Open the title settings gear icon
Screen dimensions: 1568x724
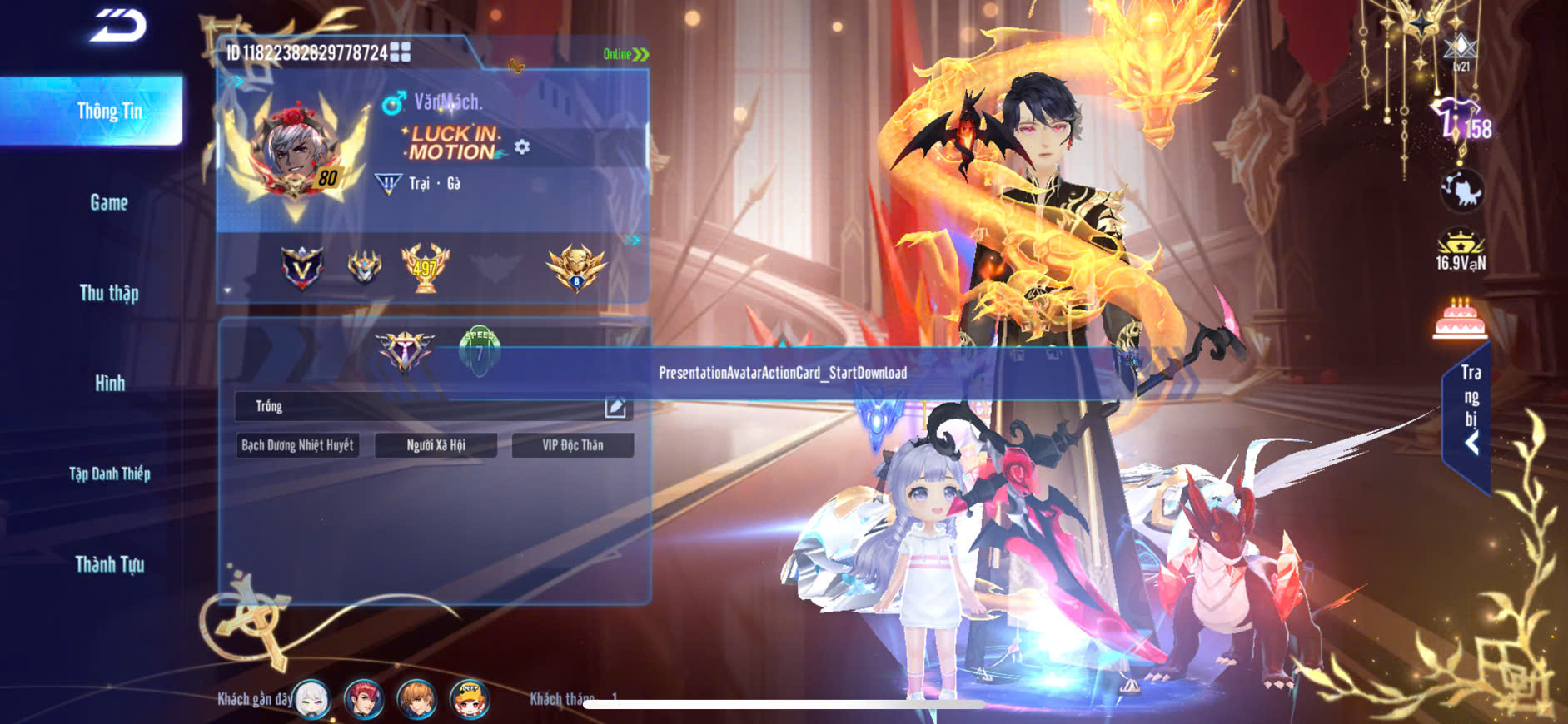522,147
